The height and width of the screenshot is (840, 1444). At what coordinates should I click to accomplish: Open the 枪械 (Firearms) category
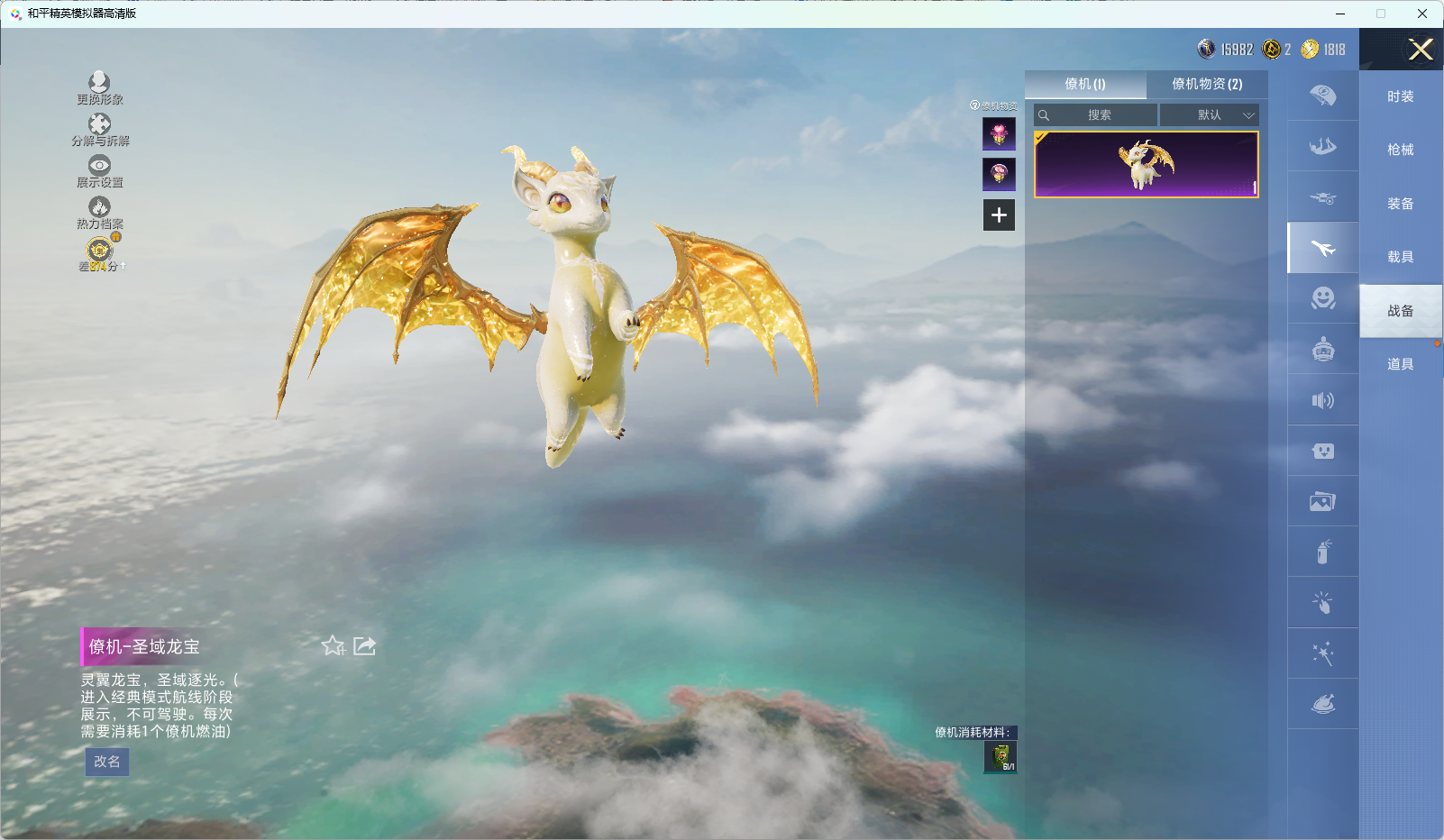click(x=1400, y=150)
